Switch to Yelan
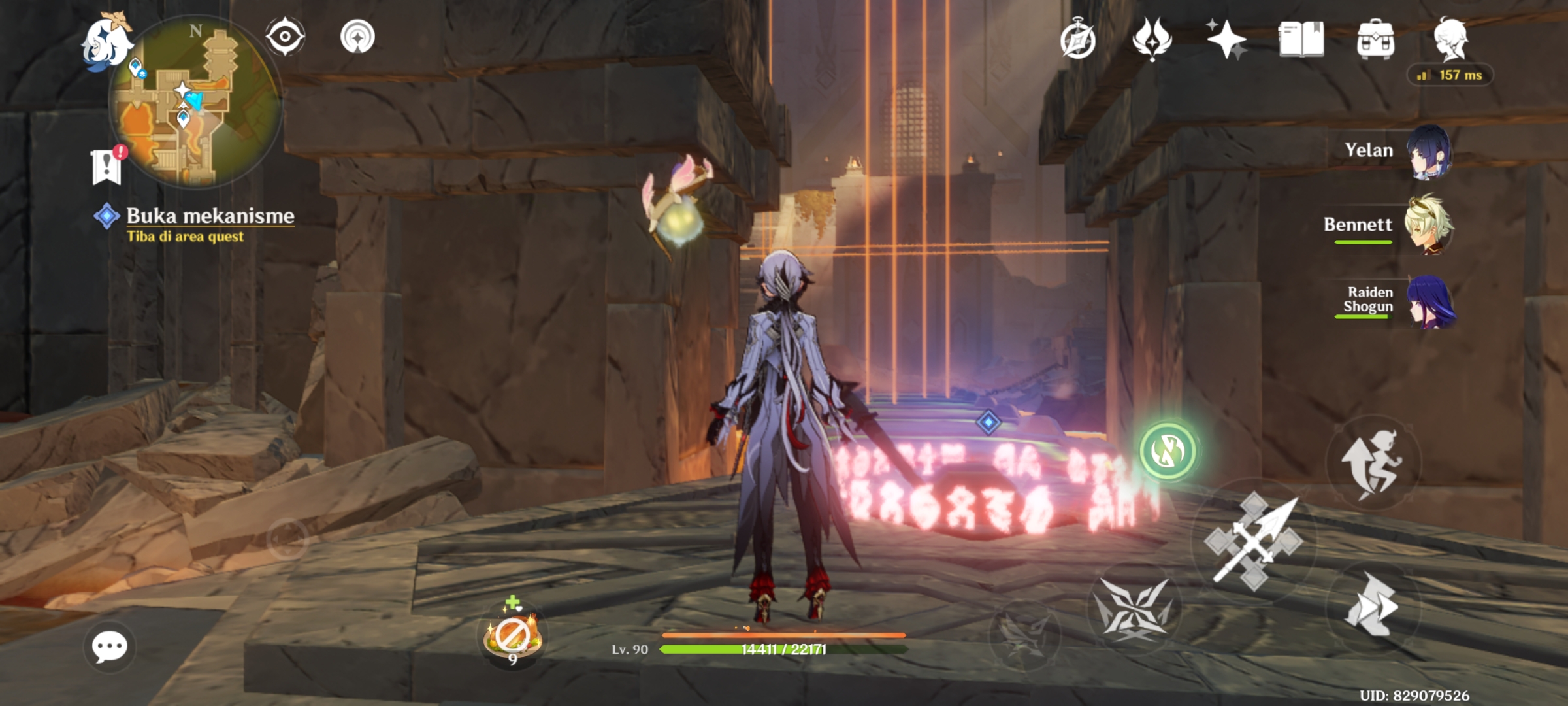 pyautogui.click(x=1429, y=156)
